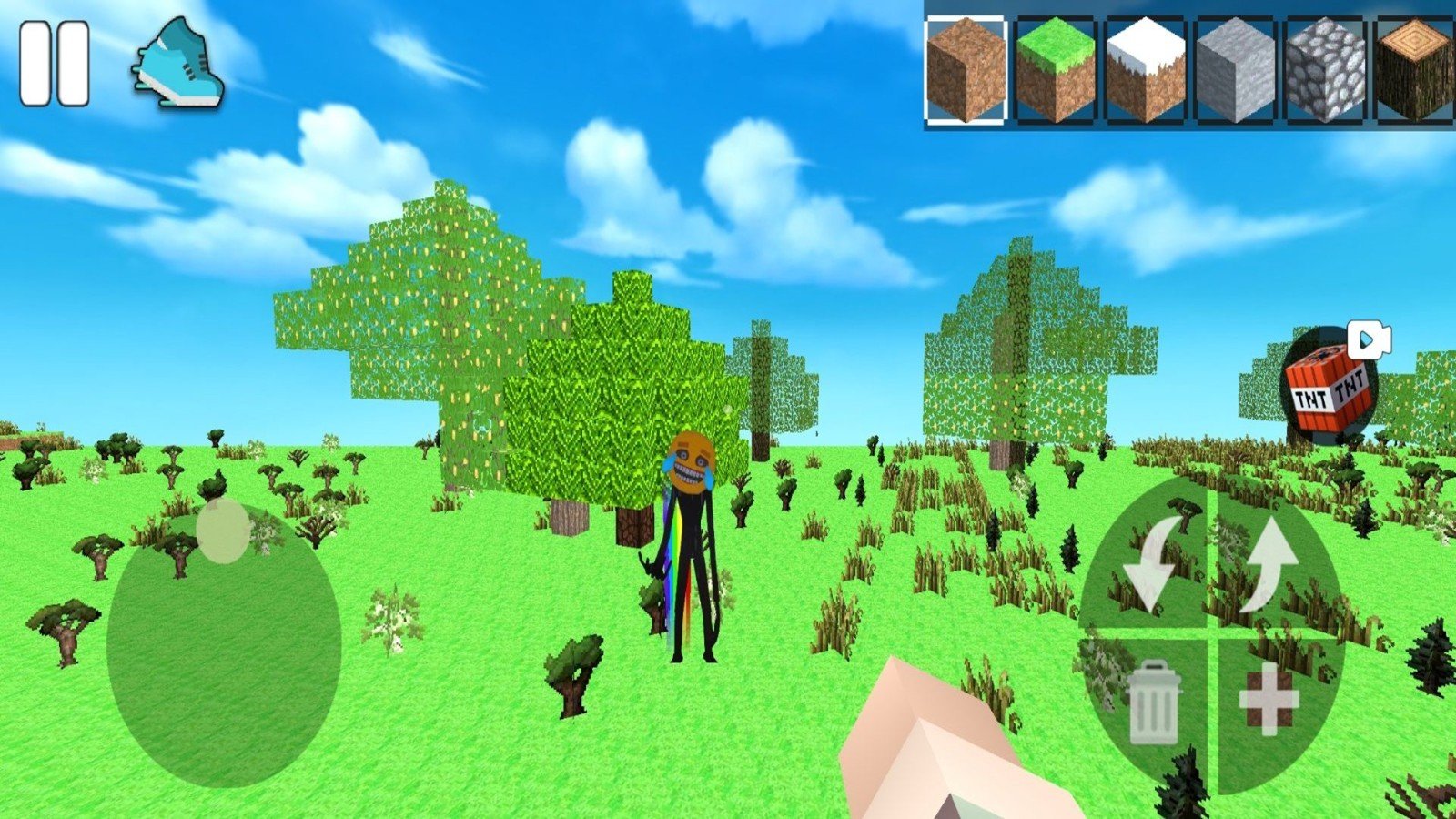Select the dirt block slot
The height and width of the screenshot is (819, 1456).
[x=966, y=70]
